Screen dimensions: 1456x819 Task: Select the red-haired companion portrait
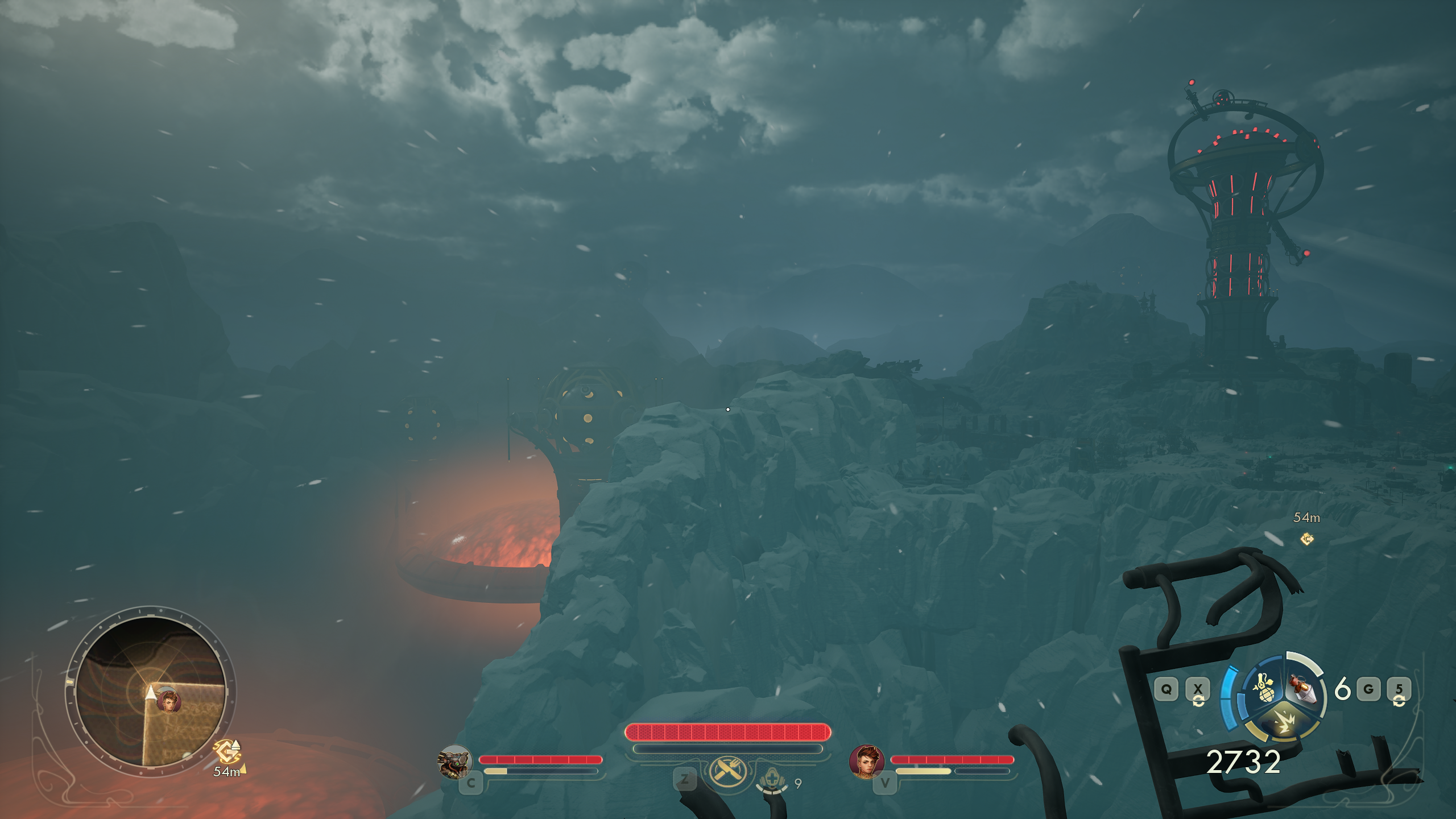[866, 761]
